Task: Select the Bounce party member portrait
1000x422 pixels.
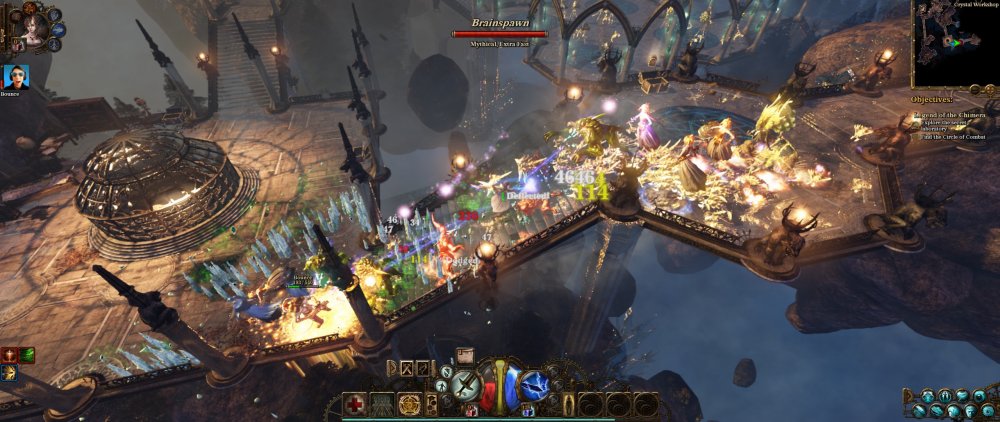Action: pos(17,76)
